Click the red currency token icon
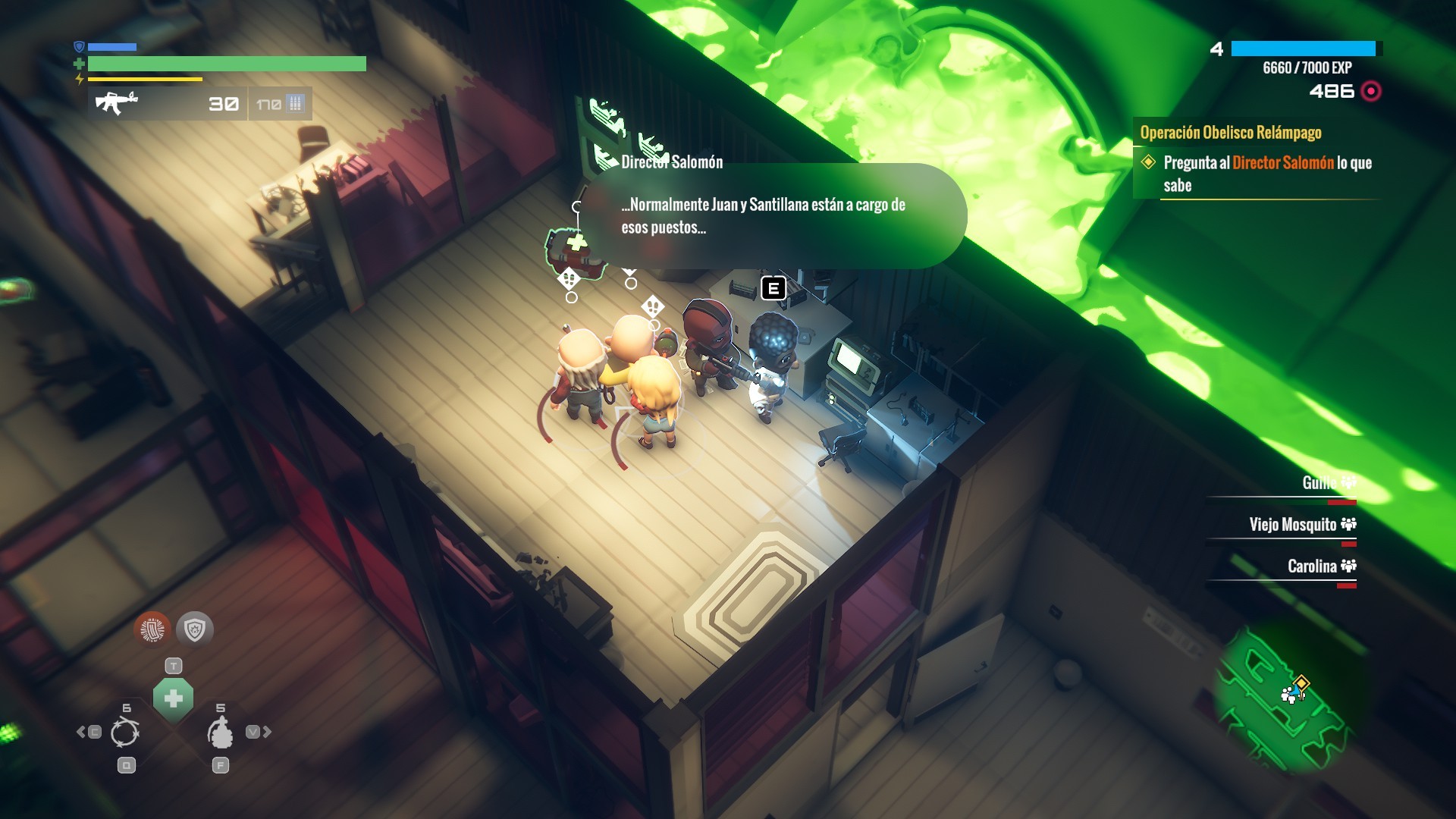 pyautogui.click(x=1371, y=92)
